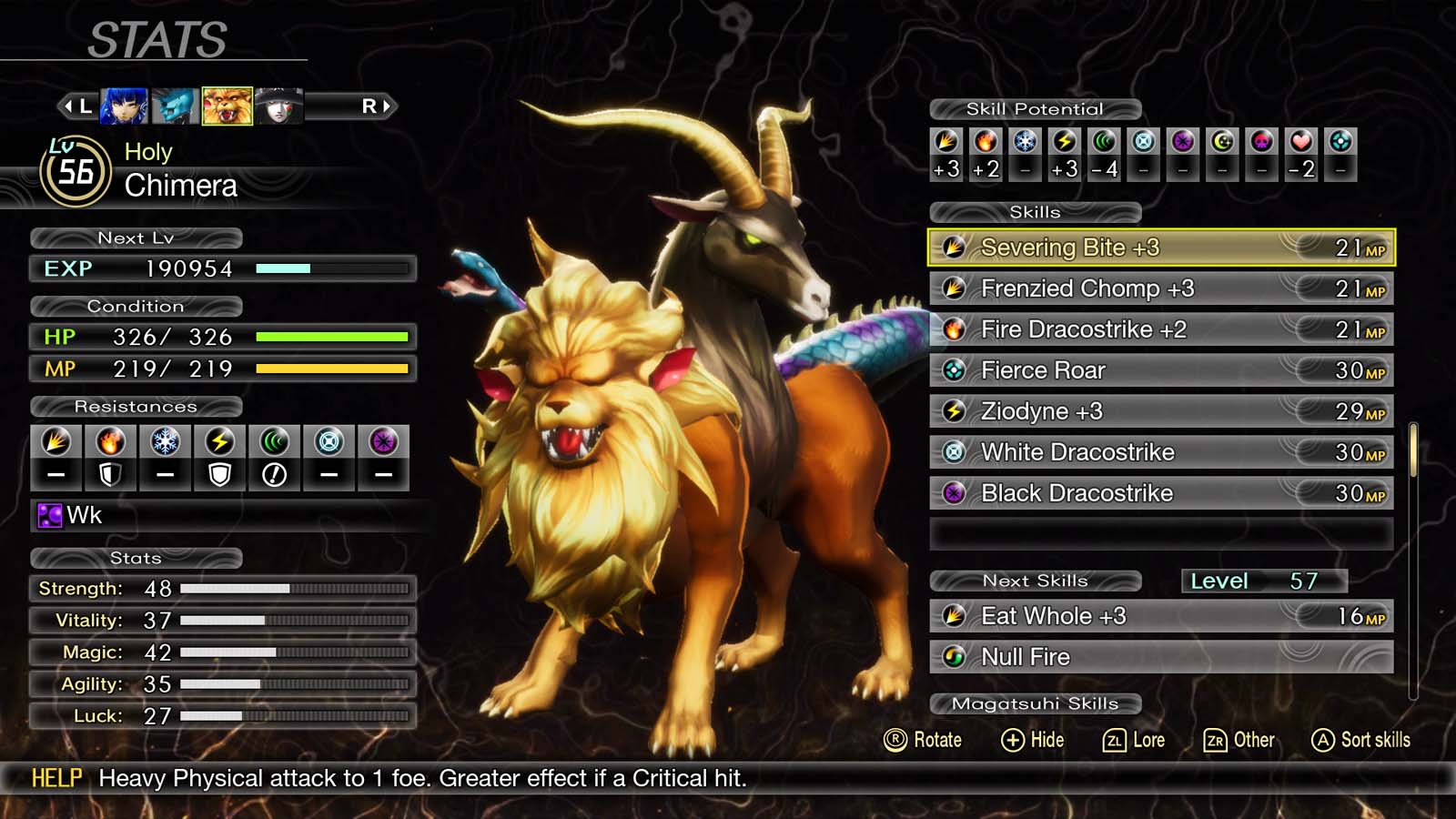Click the Force −4 skill potential icon
Viewport: 1456px width, 819px height.
pos(1103,141)
